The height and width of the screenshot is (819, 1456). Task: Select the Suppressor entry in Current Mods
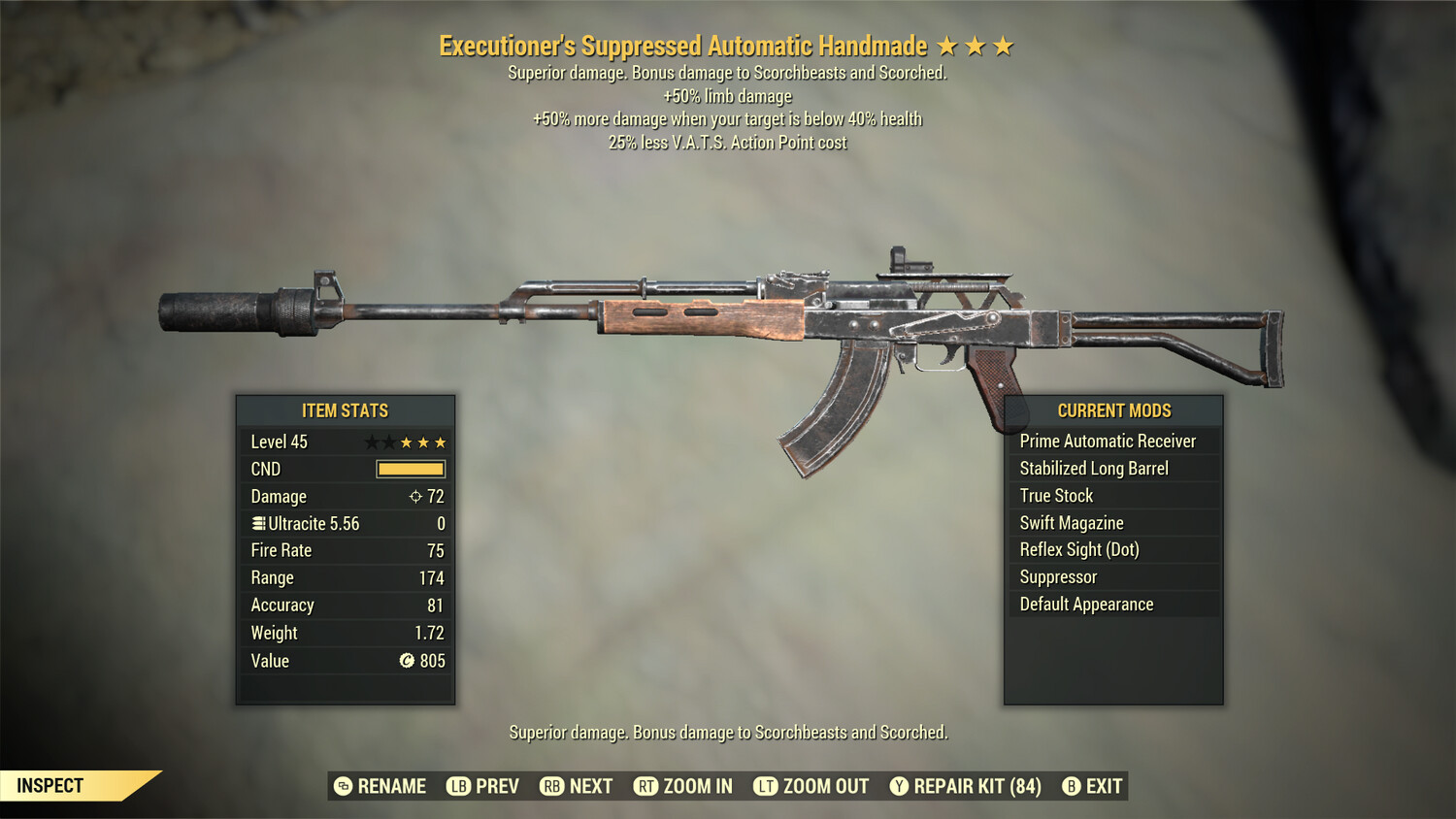point(1057,576)
